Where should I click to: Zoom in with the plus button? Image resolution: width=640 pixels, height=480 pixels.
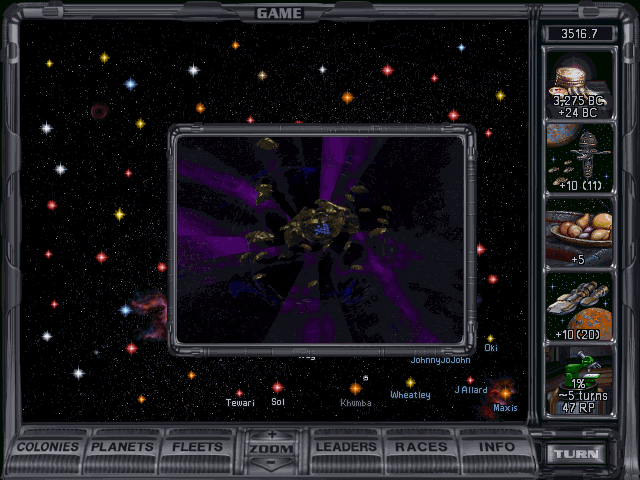[271, 435]
